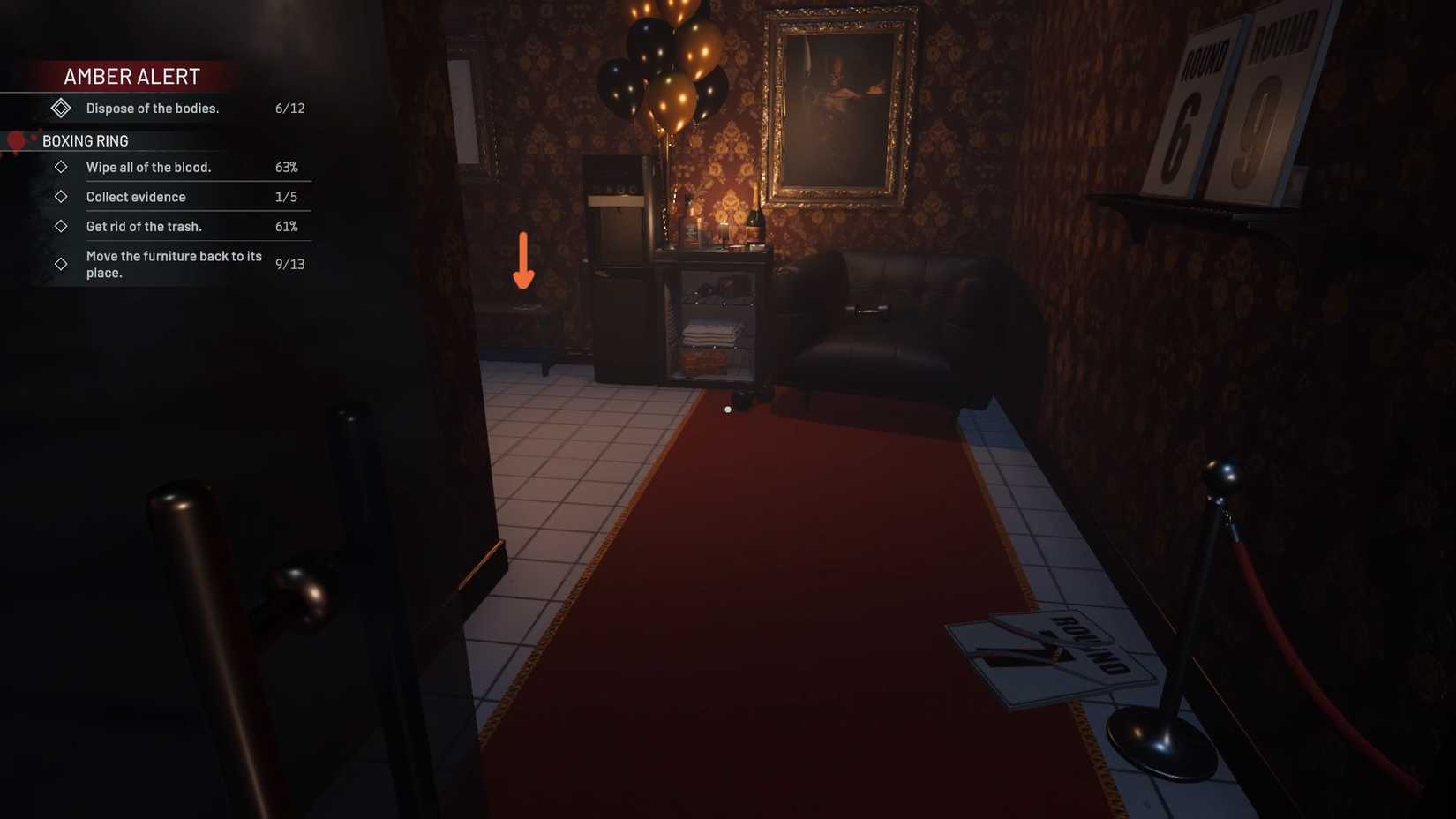The image size is (1456, 819).
Task: Click the Move the furniture objective diamond
Action: click(61, 263)
